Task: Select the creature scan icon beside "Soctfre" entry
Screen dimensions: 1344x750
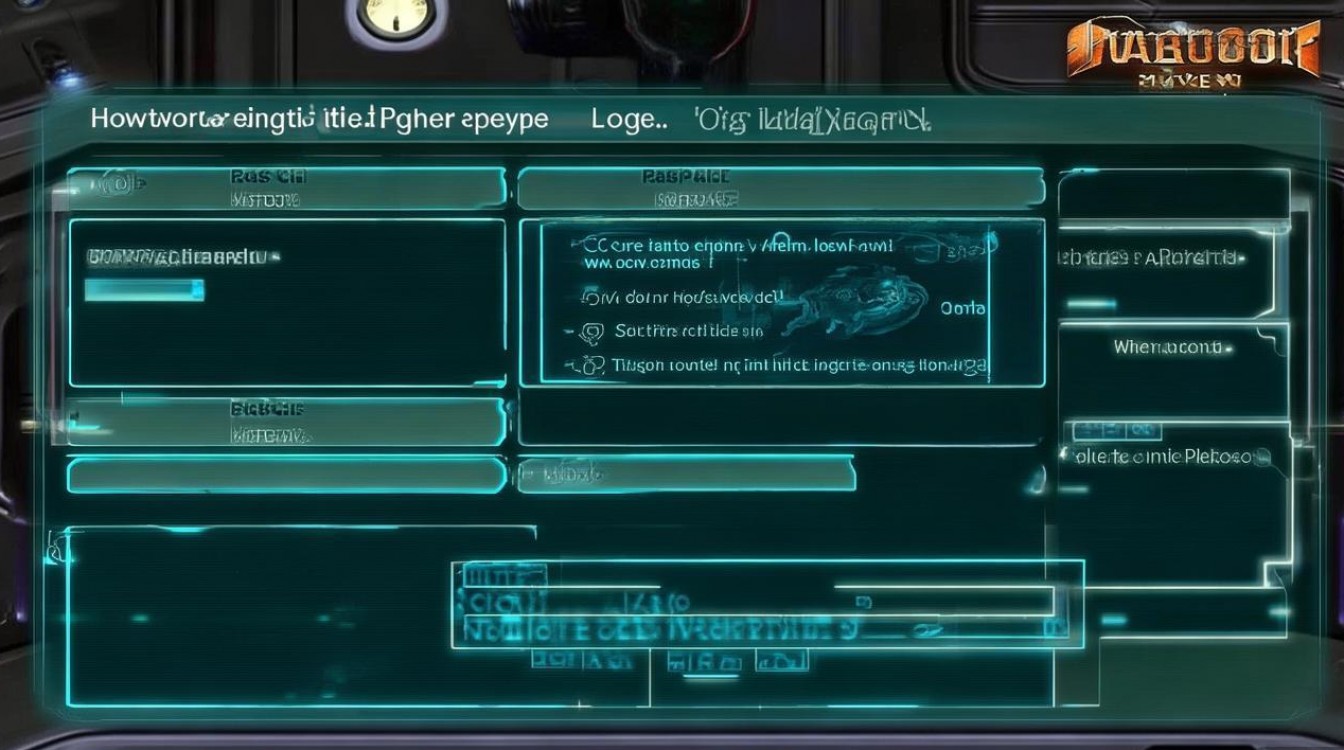Action: coord(592,331)
